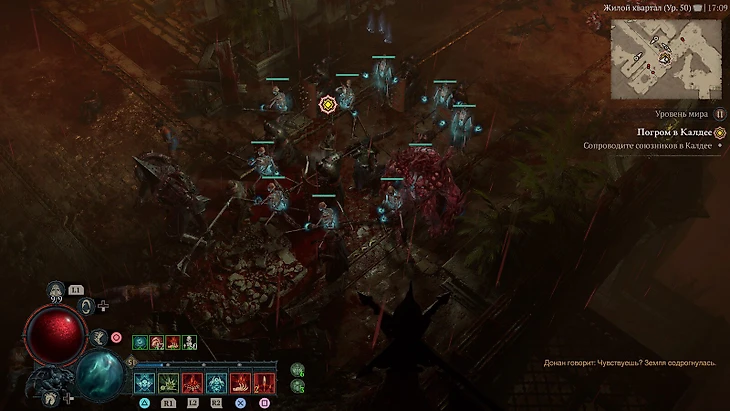Select the Погром в Калдее quest tracker
The width and height of the screenshot is (730, 411).
point(677,132)
